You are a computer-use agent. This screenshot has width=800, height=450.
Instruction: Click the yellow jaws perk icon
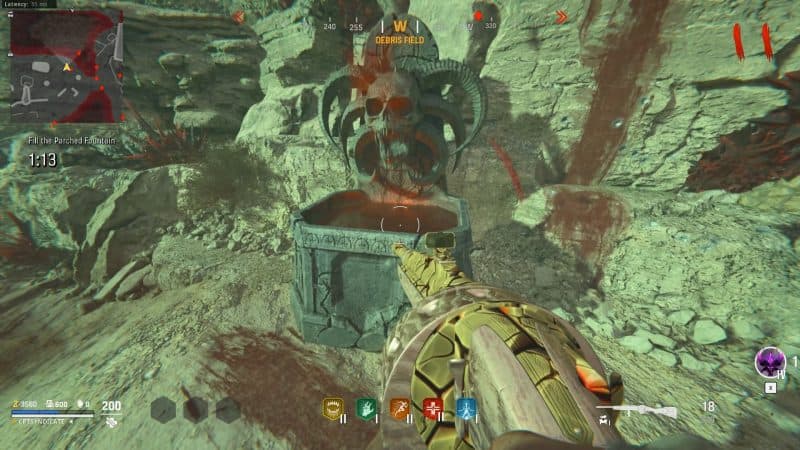[x=333, y=408]
